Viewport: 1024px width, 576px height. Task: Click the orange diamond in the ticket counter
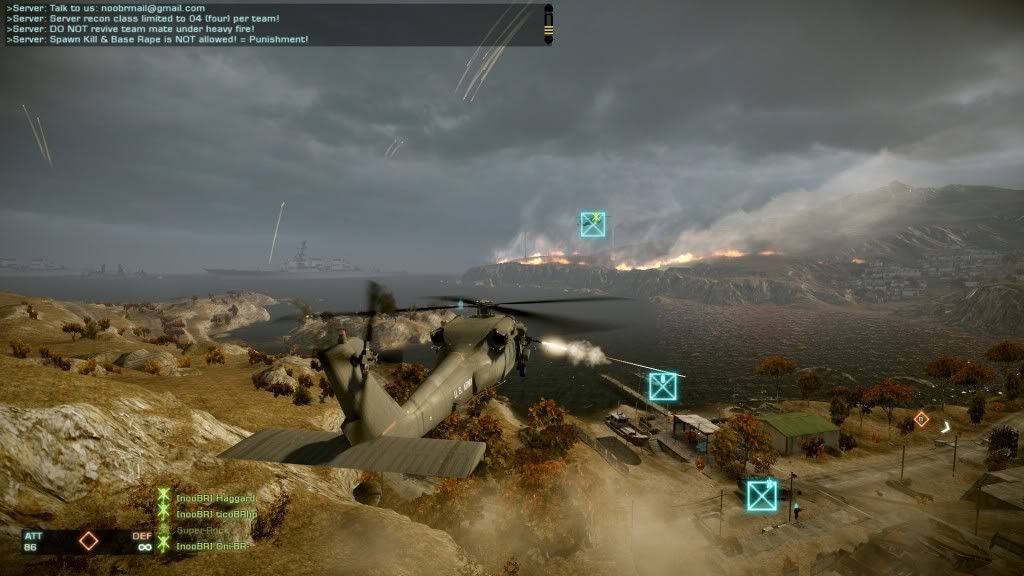point(89,541)
